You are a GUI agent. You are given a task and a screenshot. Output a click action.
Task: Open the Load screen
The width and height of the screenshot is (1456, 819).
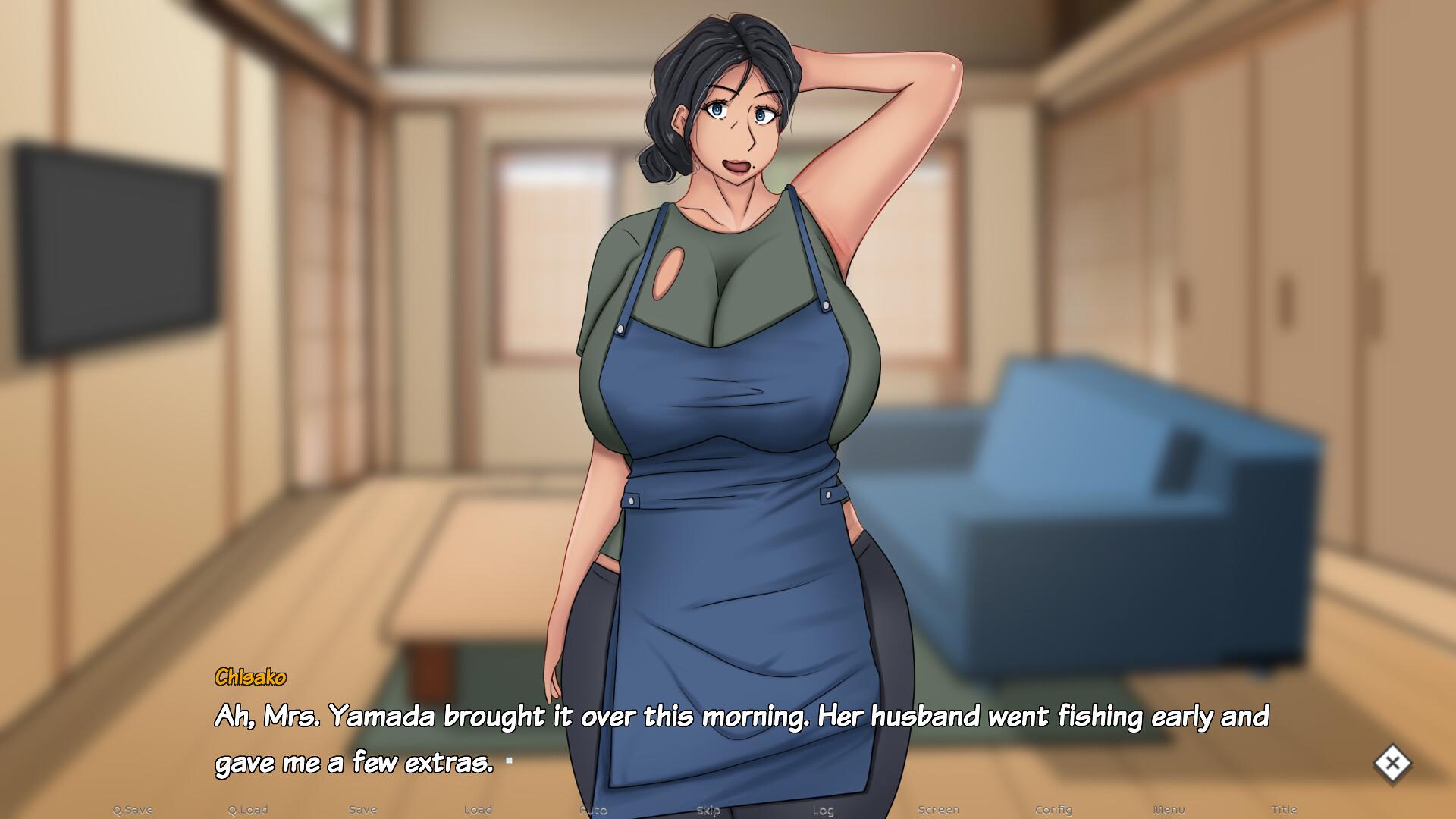point(479,809)
